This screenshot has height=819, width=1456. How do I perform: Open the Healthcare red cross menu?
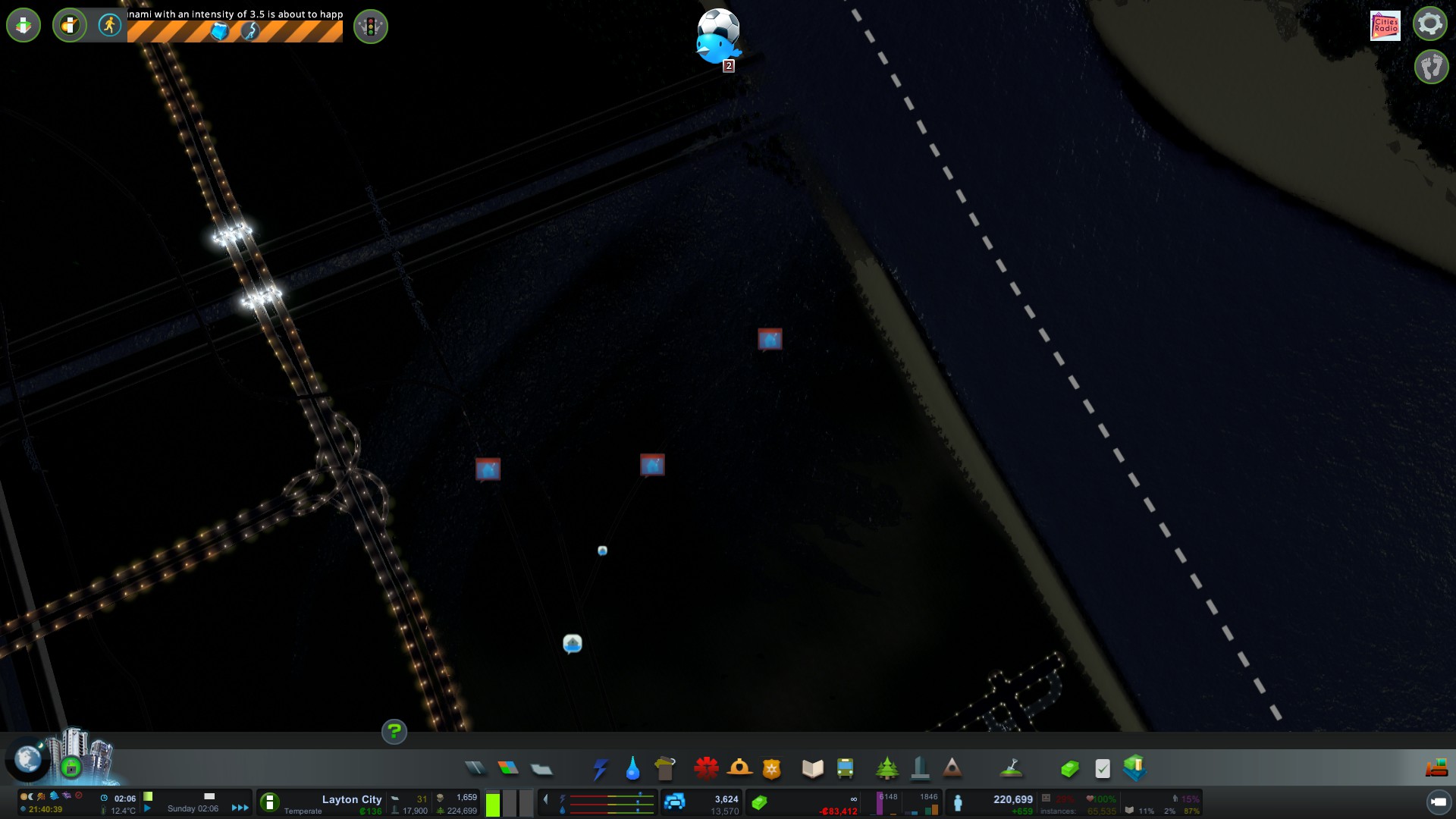point(706,768)
